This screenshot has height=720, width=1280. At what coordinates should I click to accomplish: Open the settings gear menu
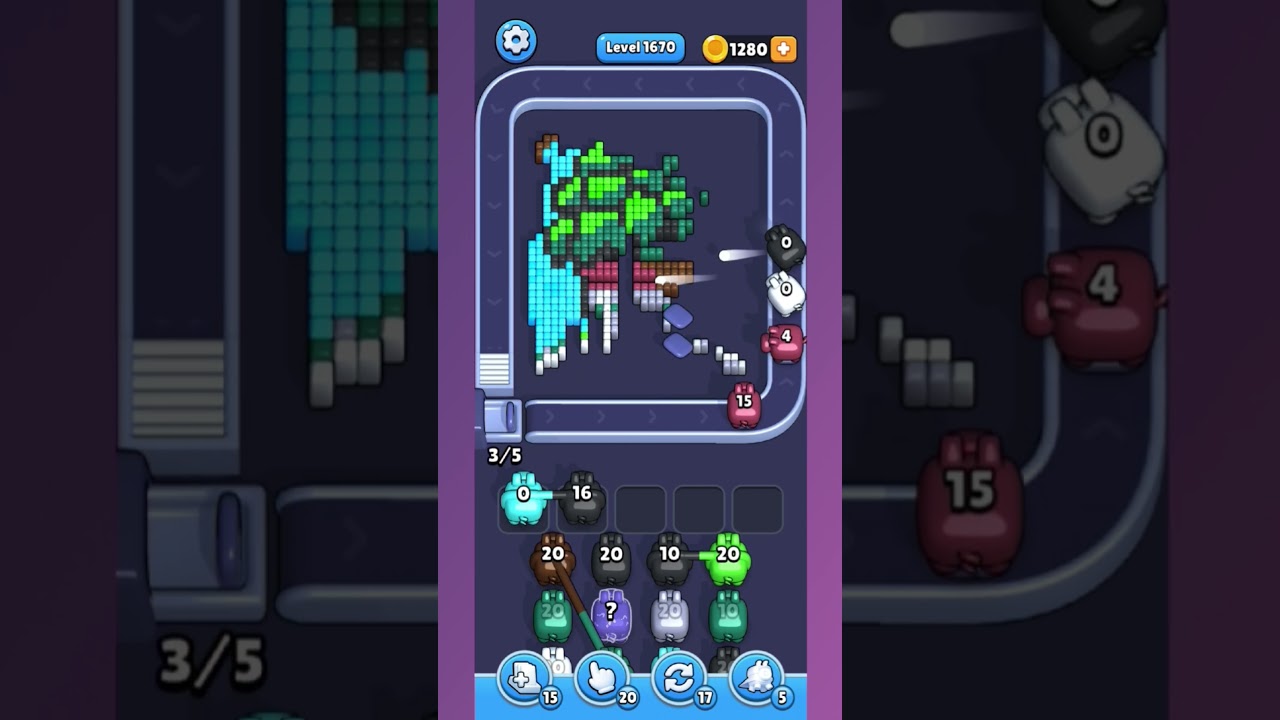516,42
